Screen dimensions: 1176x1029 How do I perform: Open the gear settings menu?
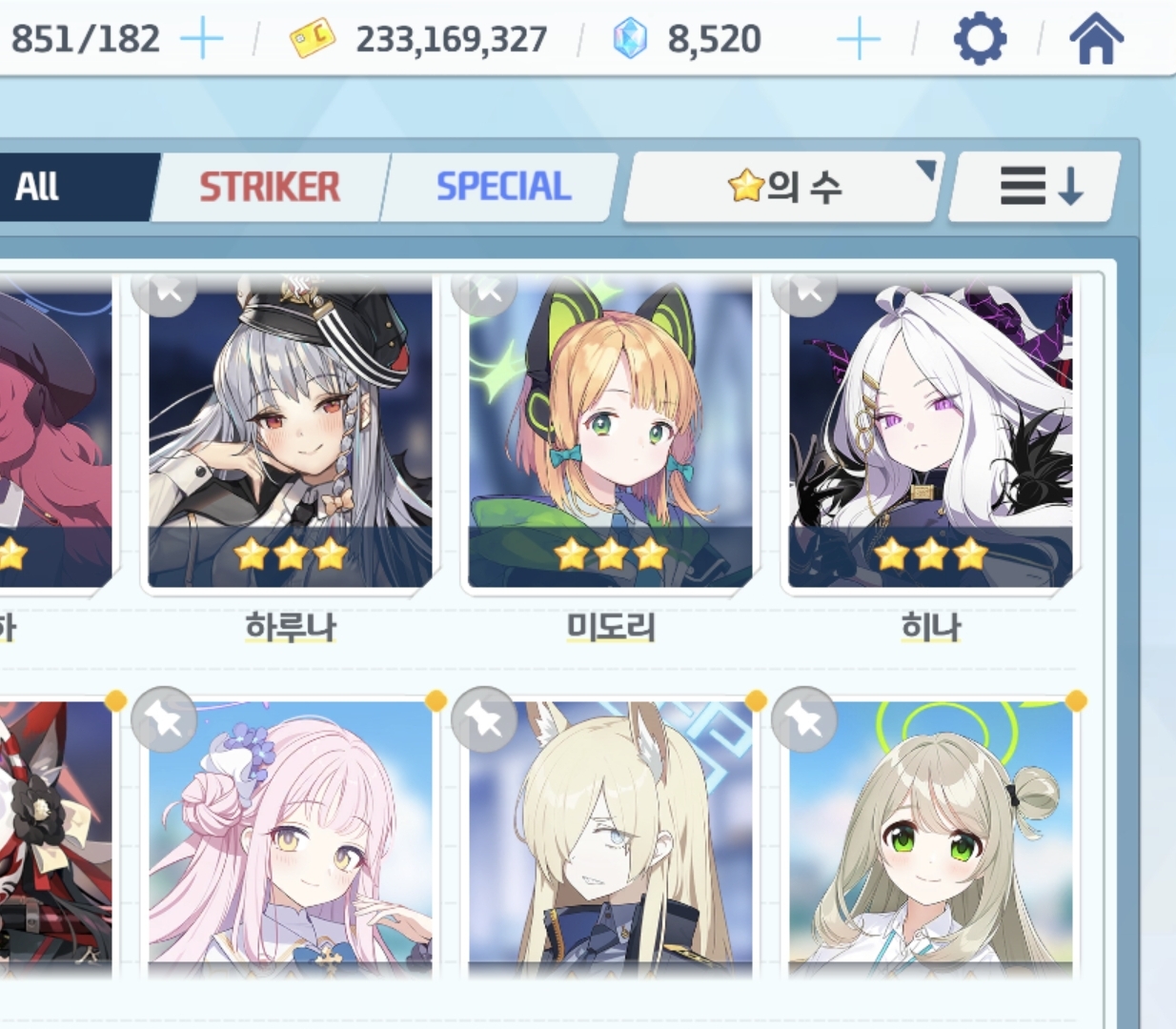[980, 40]
